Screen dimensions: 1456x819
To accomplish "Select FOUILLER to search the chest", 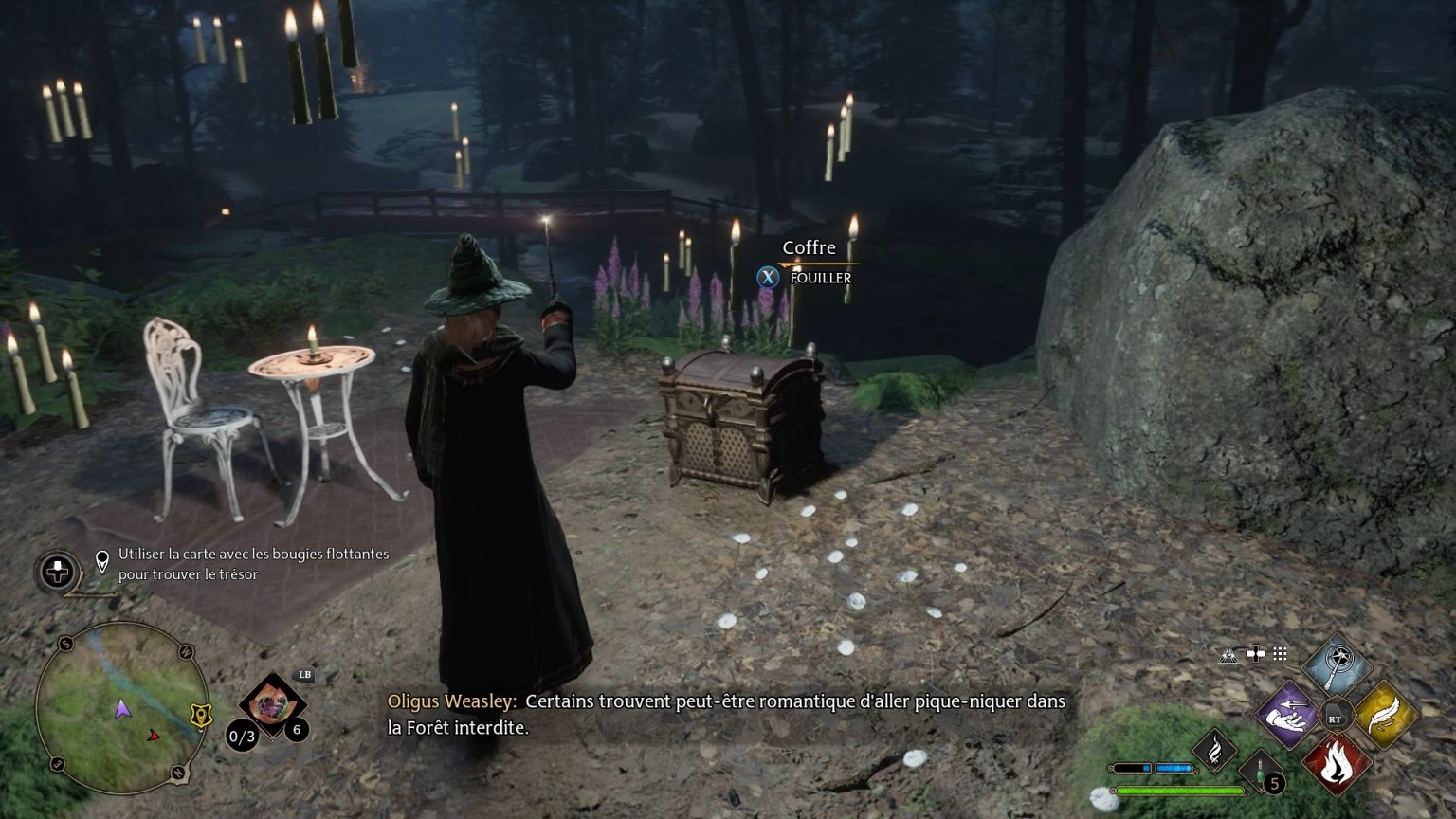I will [819, 278].
